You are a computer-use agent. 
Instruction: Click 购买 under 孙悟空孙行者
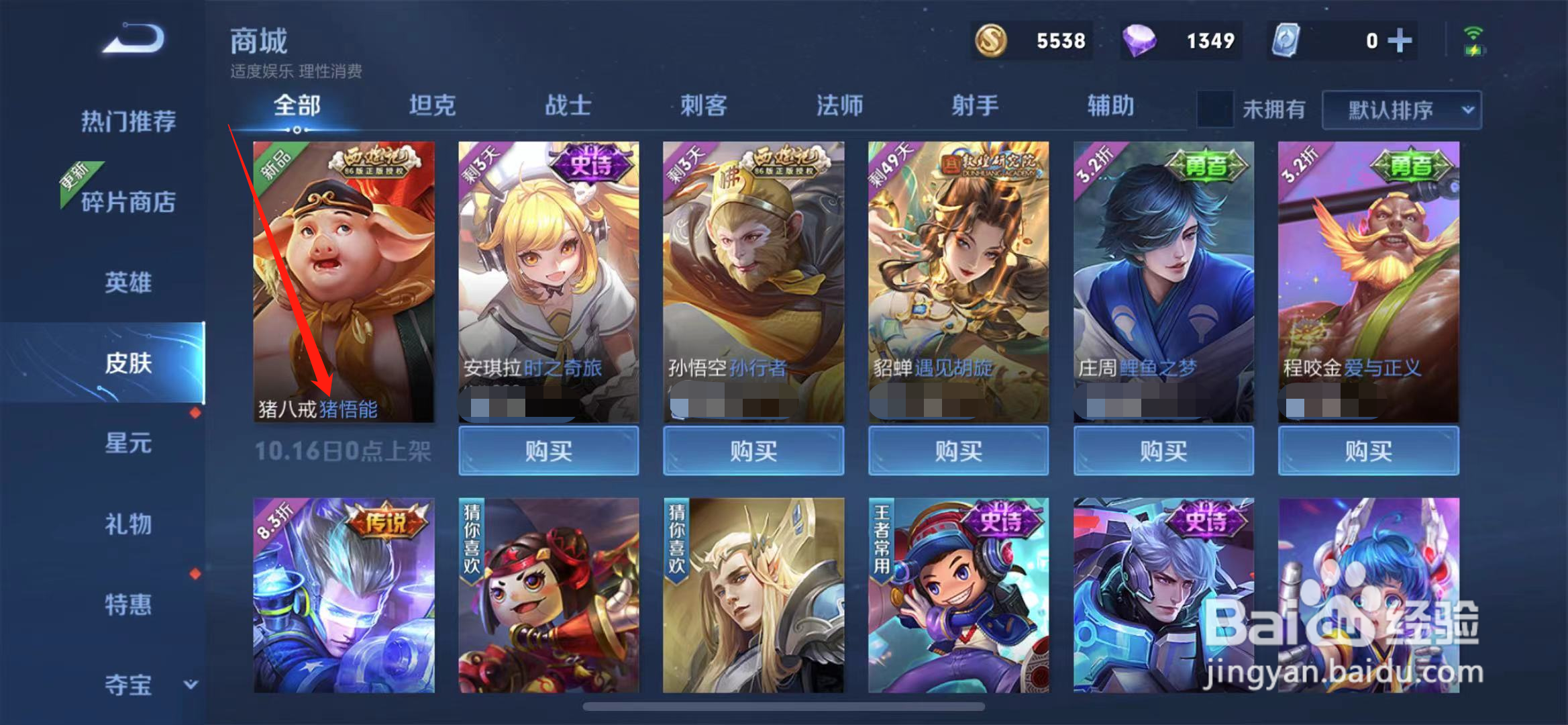pyautogui.click(x=755, y=451)
